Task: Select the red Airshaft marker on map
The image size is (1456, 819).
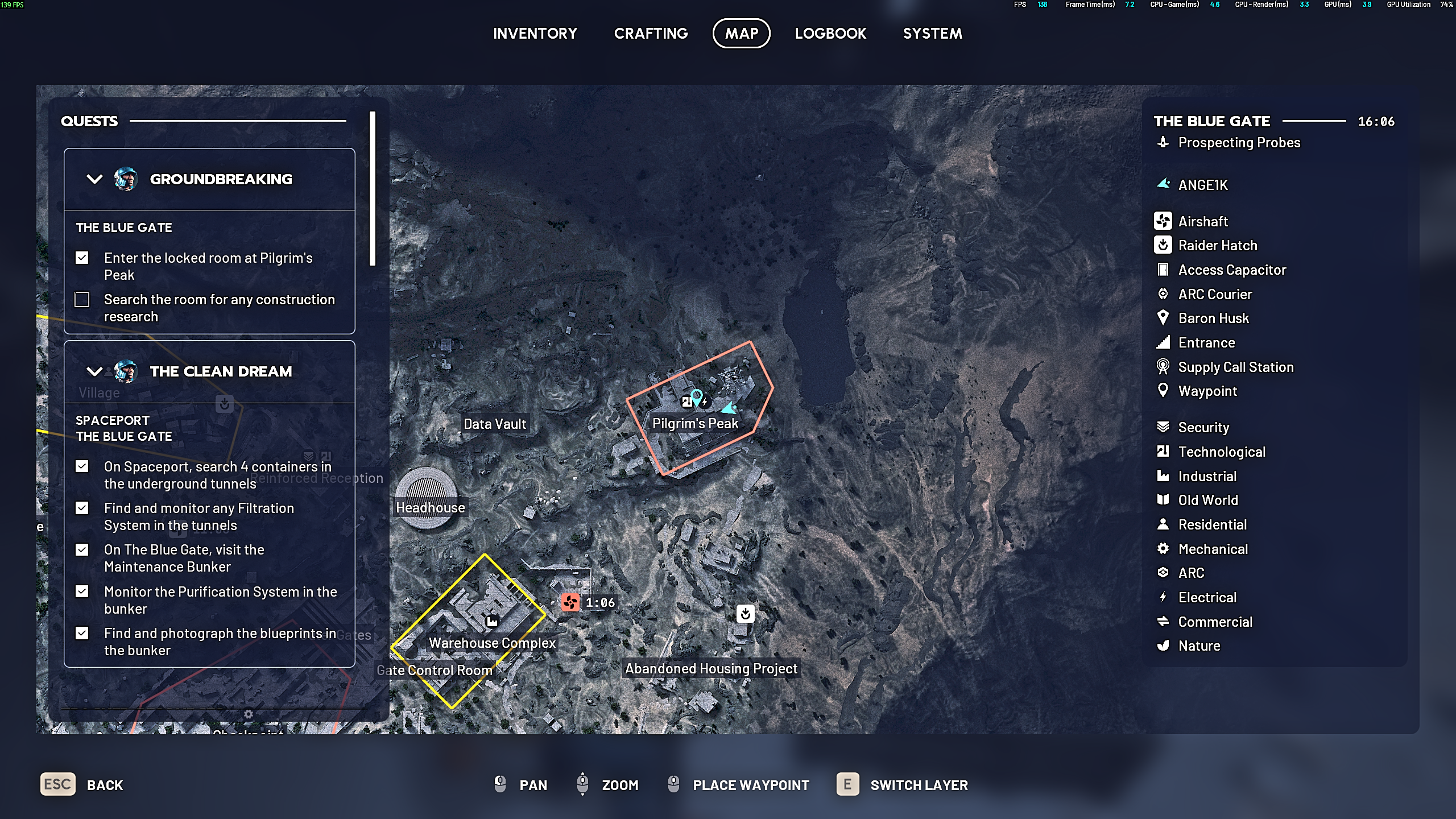Action: click(570, 602)
